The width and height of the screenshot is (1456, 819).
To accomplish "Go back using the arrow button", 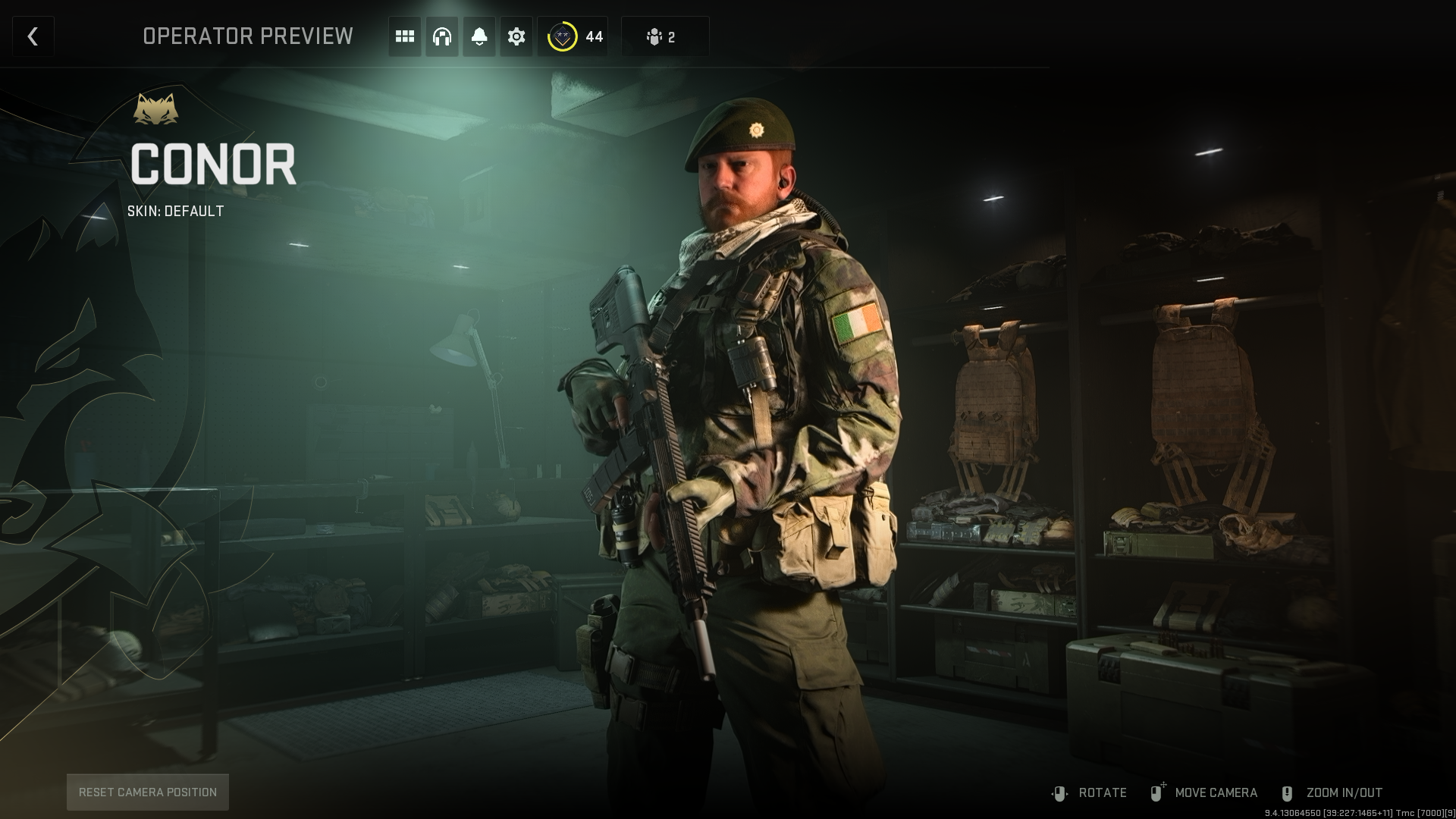I will [x=33, y=36].
